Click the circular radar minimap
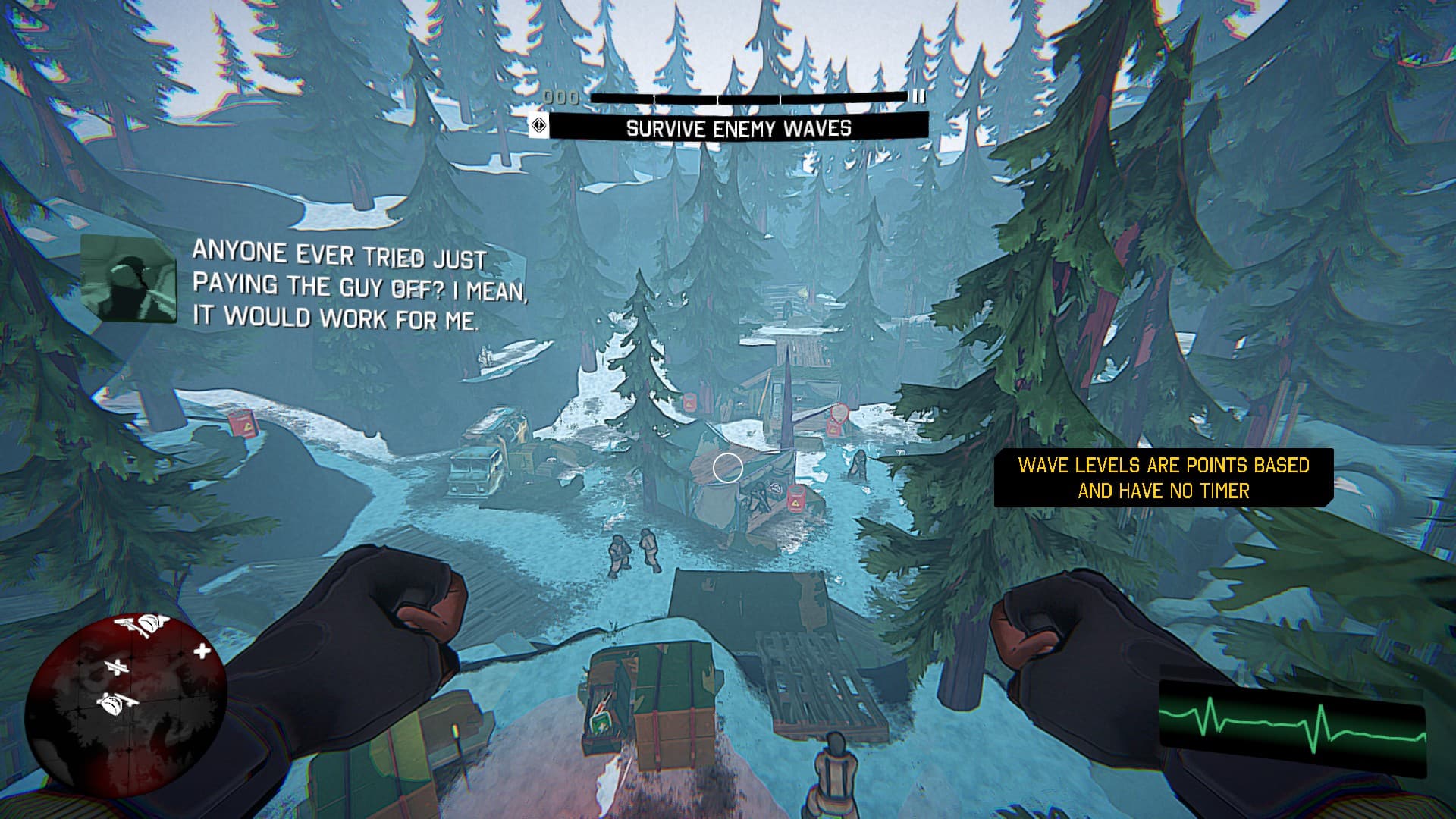The image size is (1456, 819). tap(126, 704)
